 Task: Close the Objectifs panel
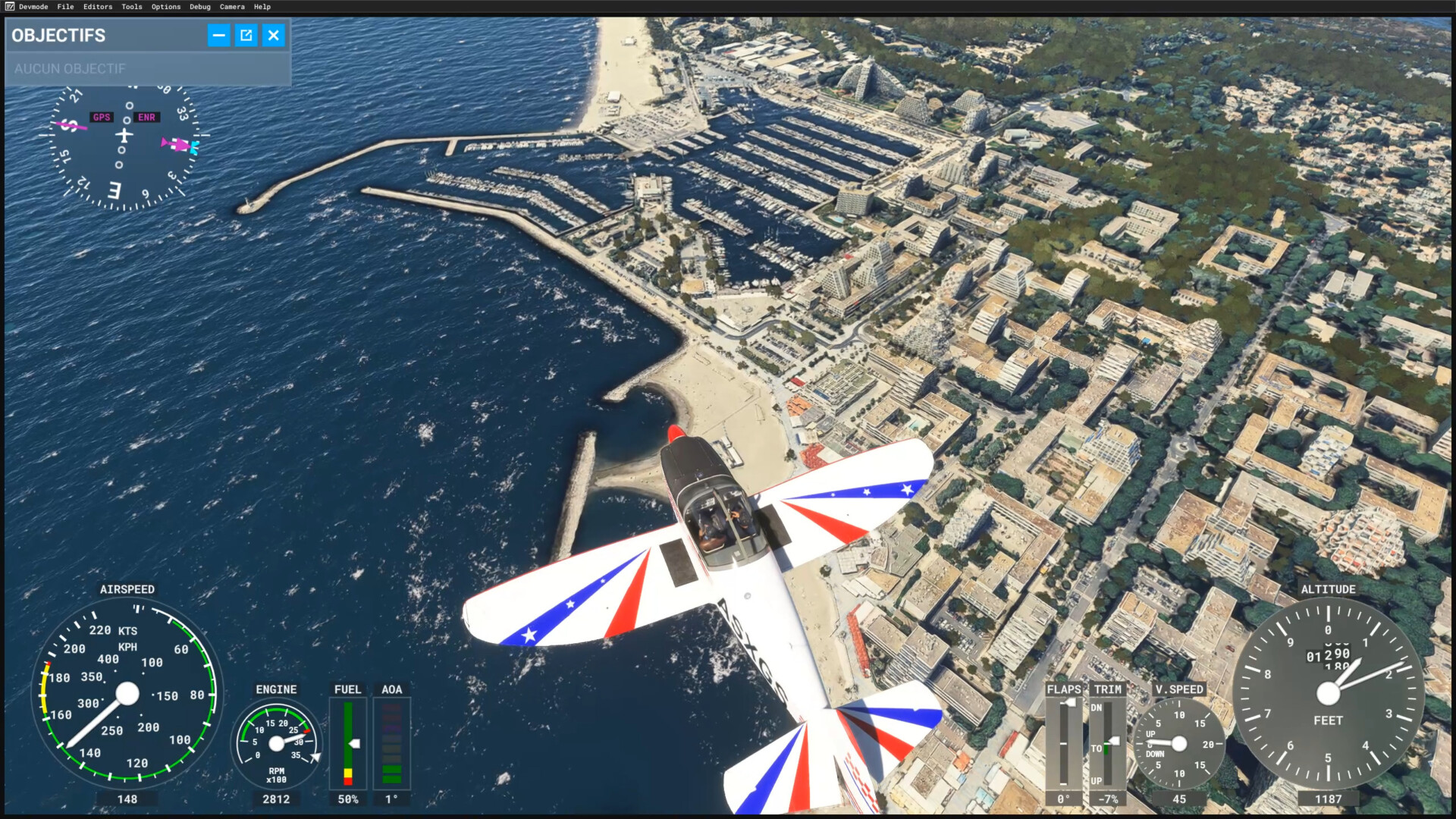[274, 35]
